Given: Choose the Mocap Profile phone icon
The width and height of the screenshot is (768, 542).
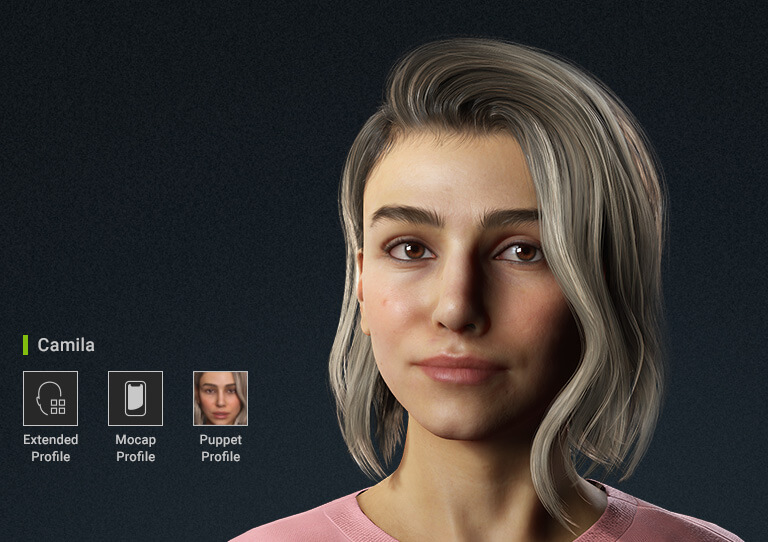Looking at the screenshot, I should [135, 398].
